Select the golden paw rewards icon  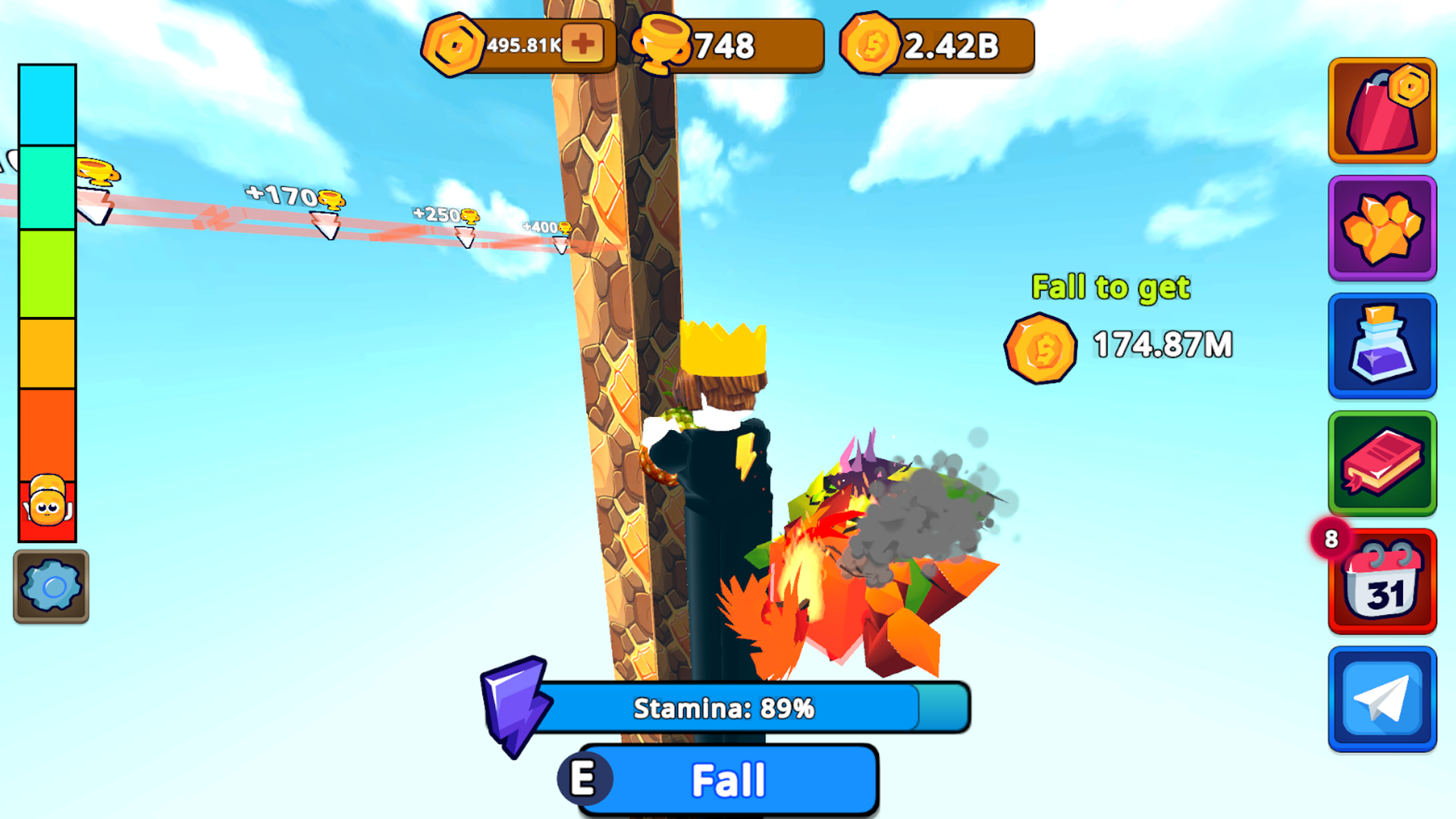1382,227
